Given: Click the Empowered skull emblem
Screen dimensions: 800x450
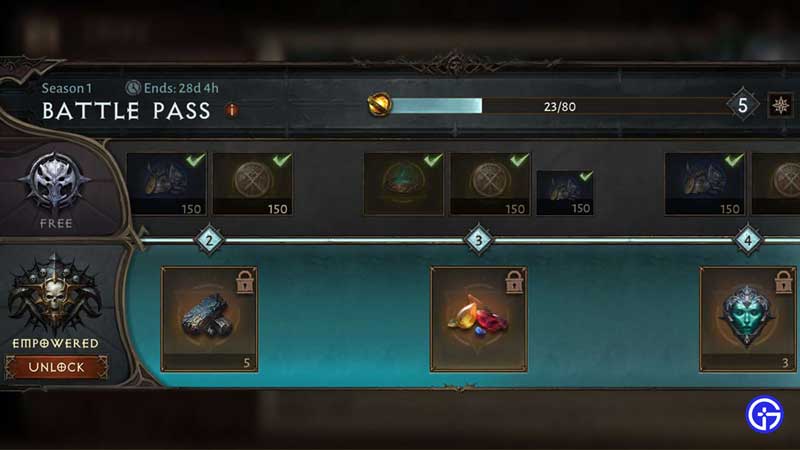Looking at the screenshot, I should click(x=55, y=295).
